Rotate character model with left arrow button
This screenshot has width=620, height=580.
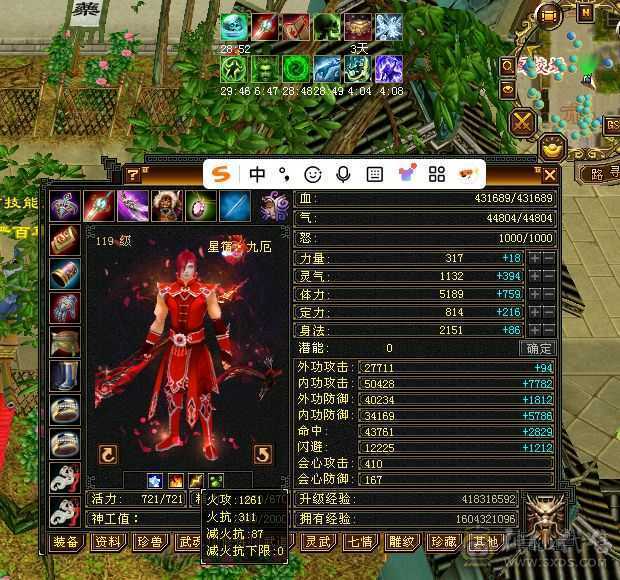(x=108, y=455)
